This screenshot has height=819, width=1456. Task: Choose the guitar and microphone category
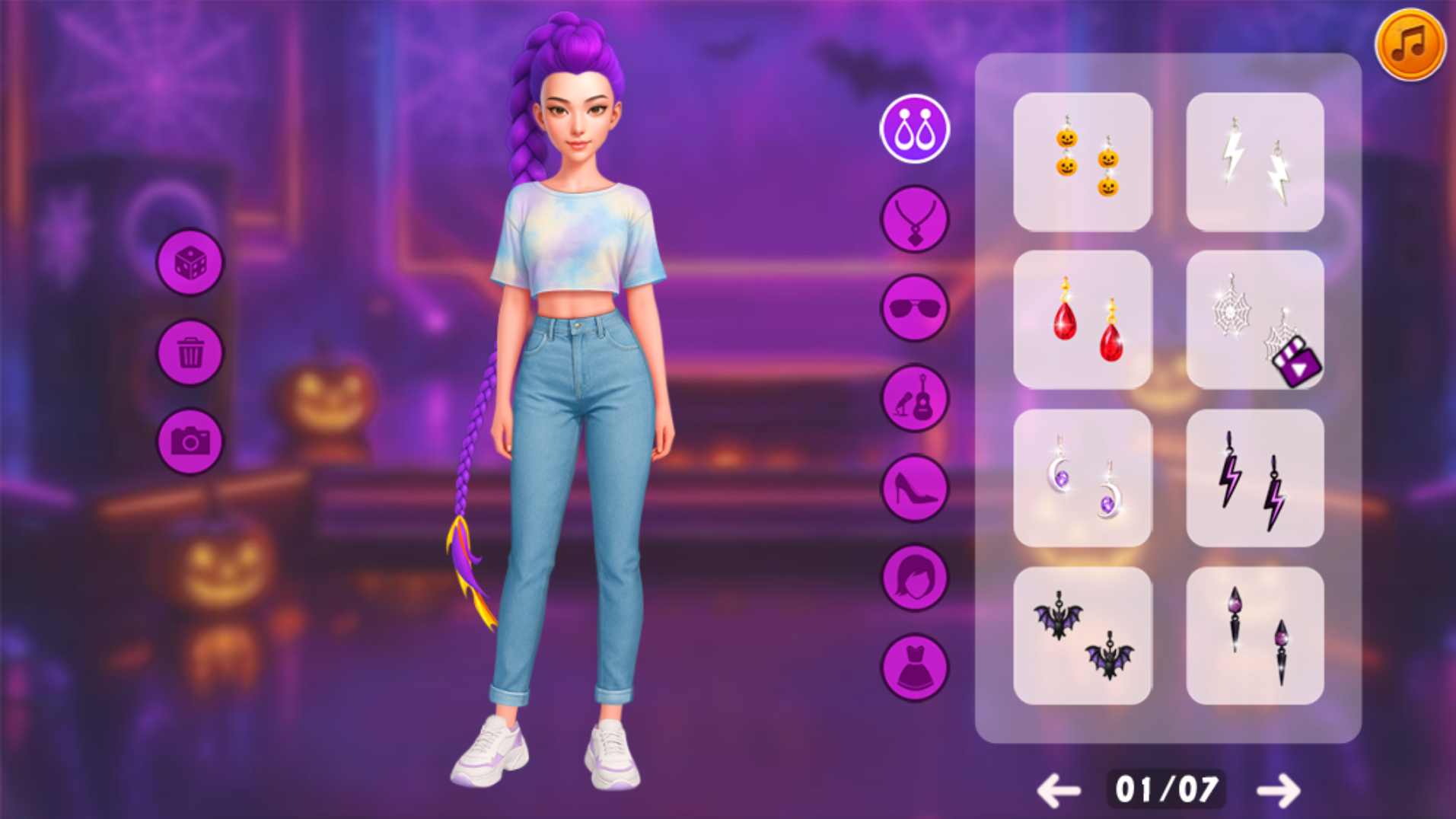(x=914, y=398)
